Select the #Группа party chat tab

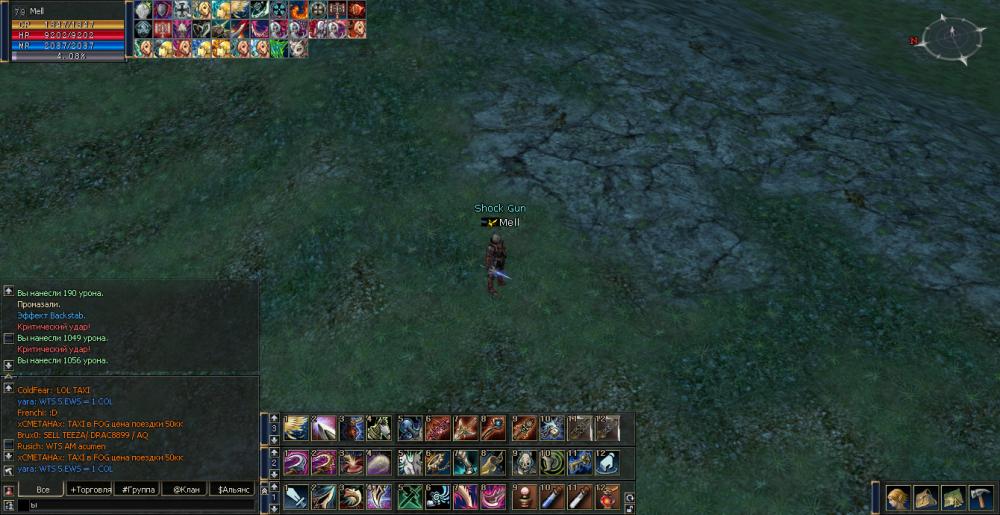(137, 489)
